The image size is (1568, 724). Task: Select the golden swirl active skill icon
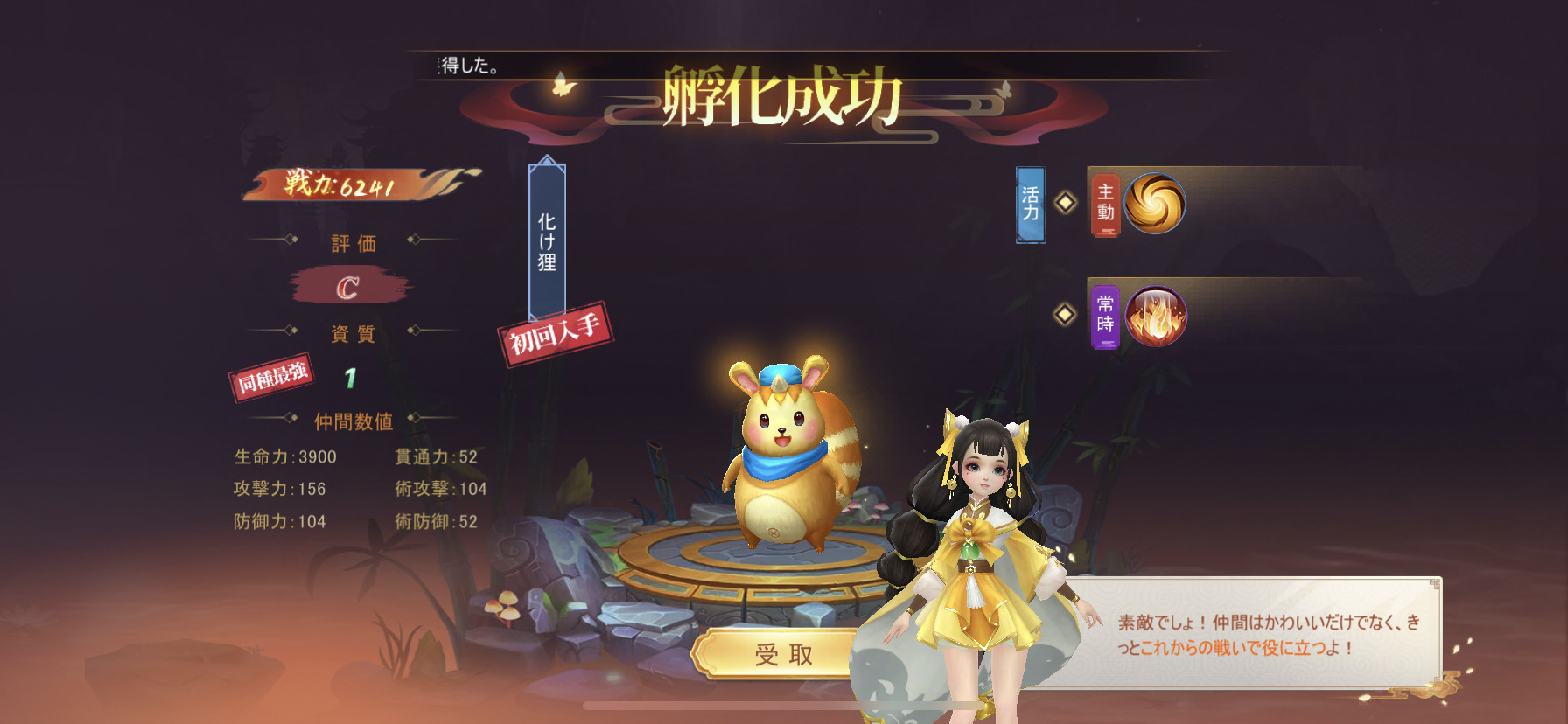tap(1154, 203)
